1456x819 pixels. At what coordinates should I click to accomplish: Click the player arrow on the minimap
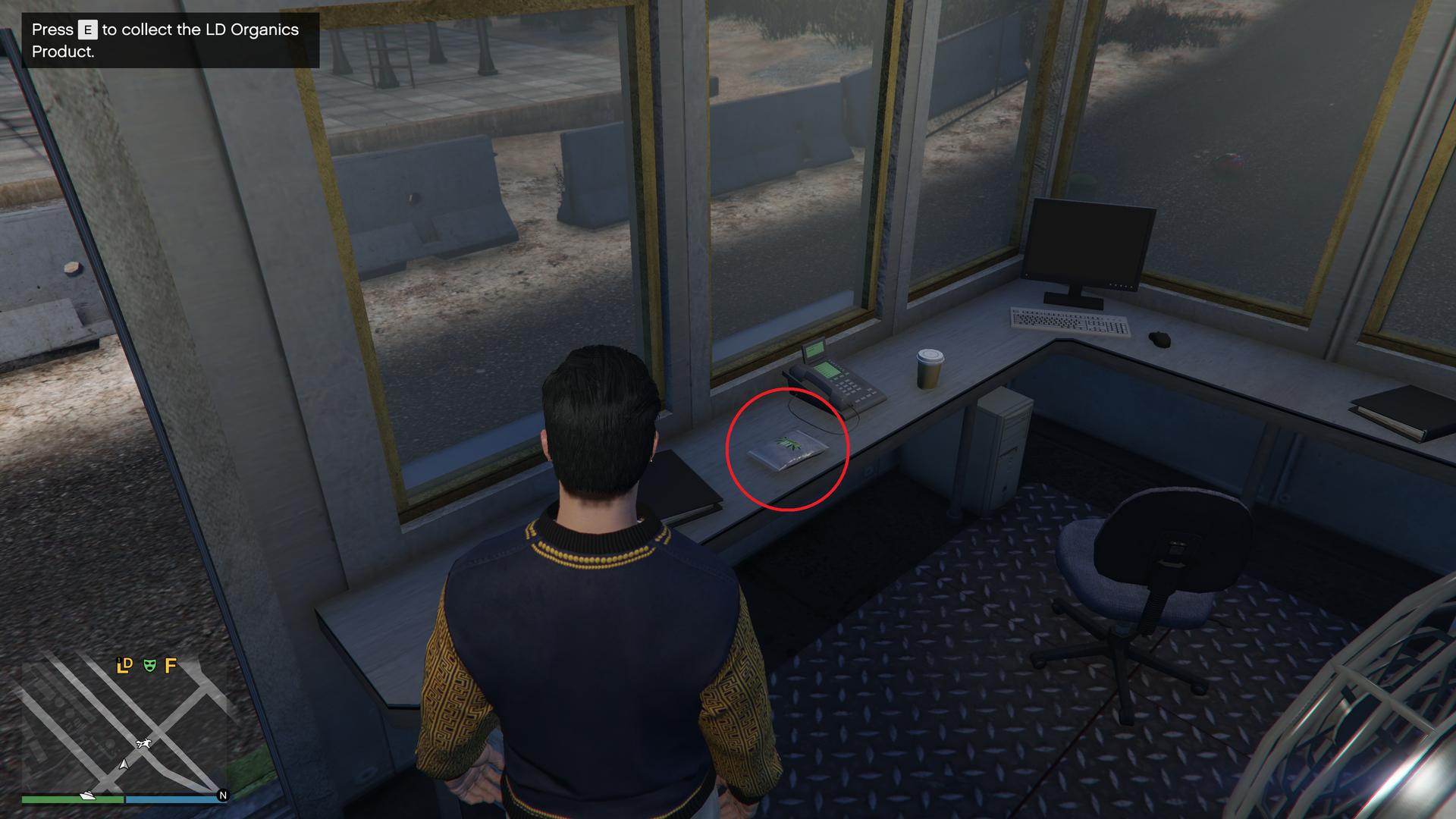click(x=124, y=763)
